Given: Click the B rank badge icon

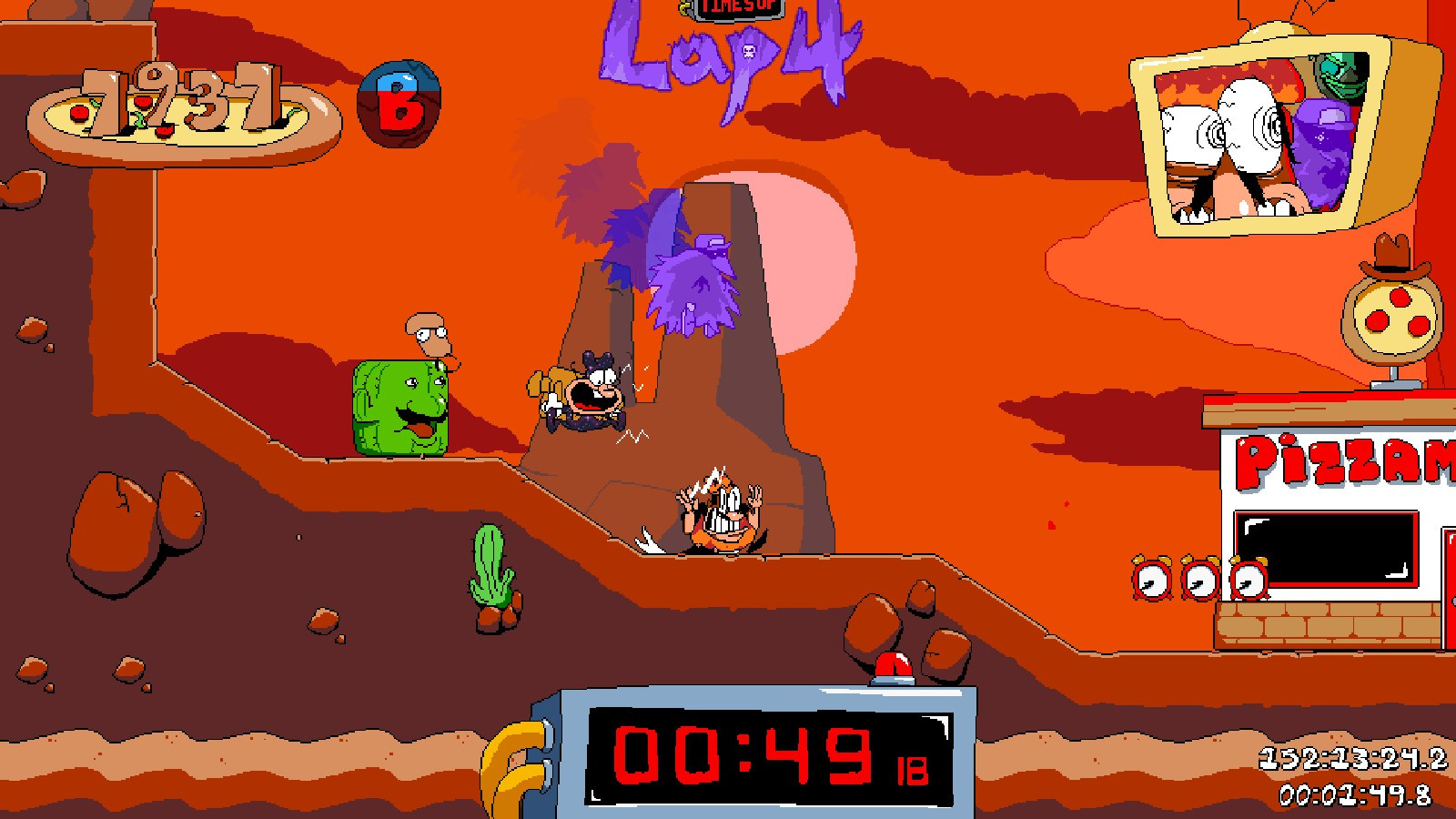Looking at the screenshot, I should coord(399,103).
